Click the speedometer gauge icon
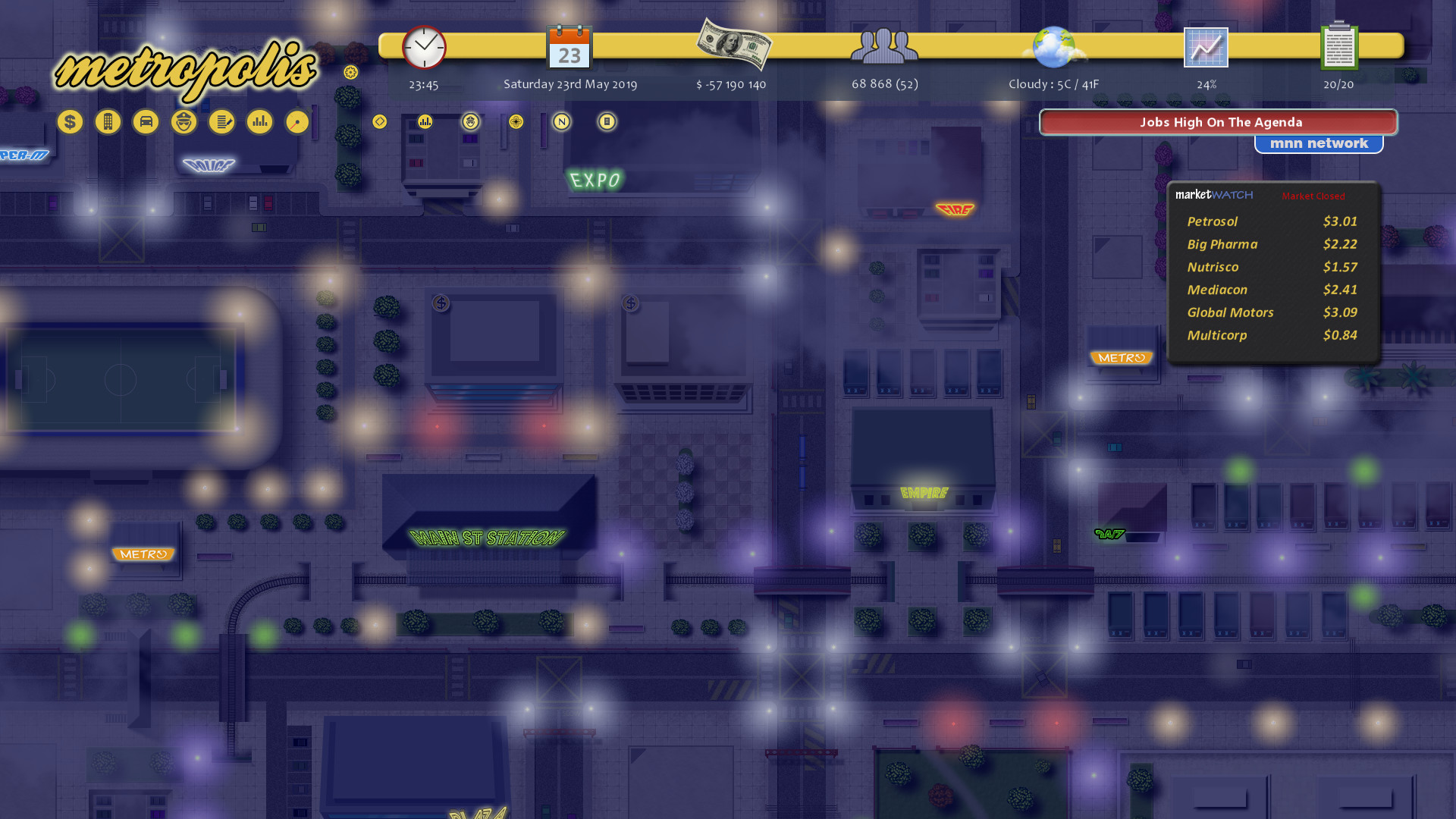This screenshot has height=819, width=1456. pos(297,121)
